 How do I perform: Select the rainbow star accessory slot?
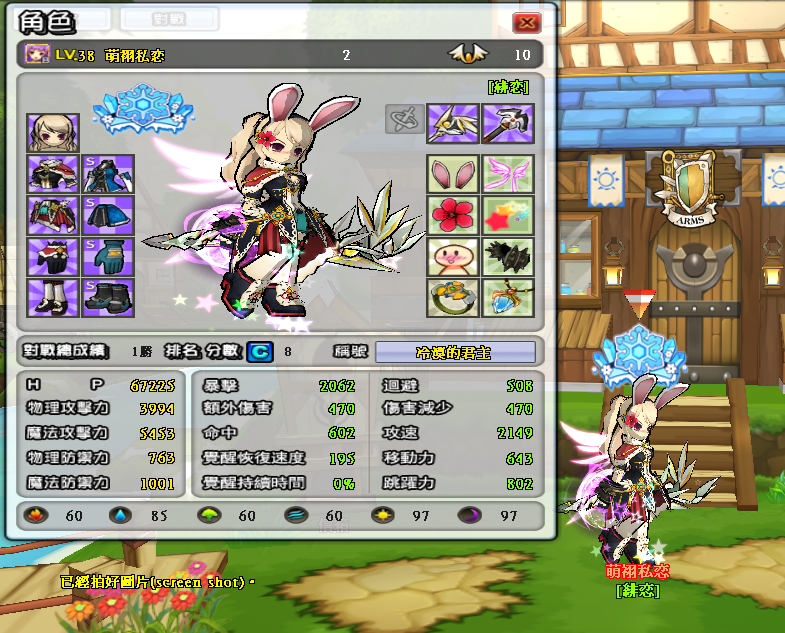(x=508, y=215)
